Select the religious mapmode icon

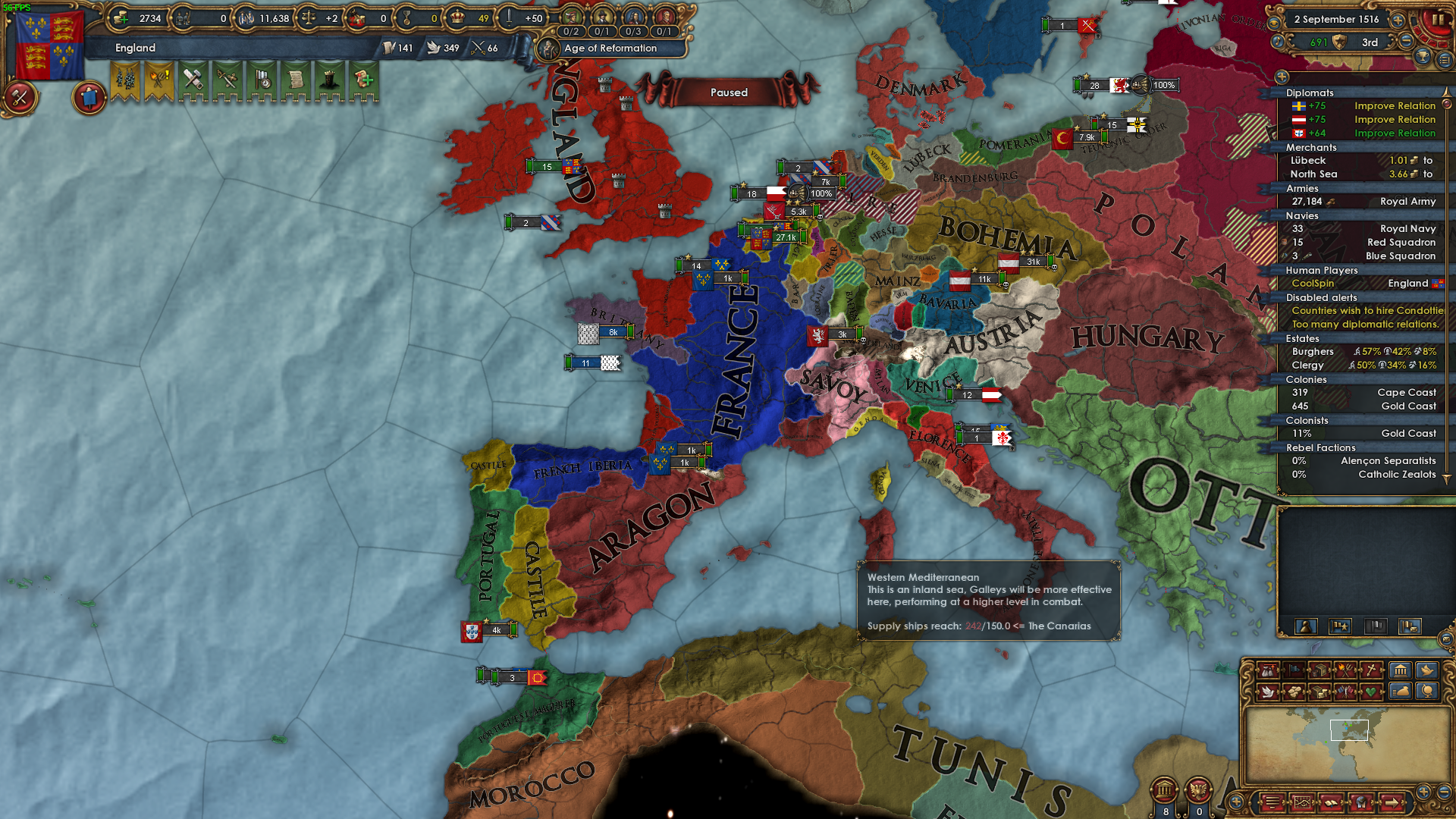pos(1371,670)
